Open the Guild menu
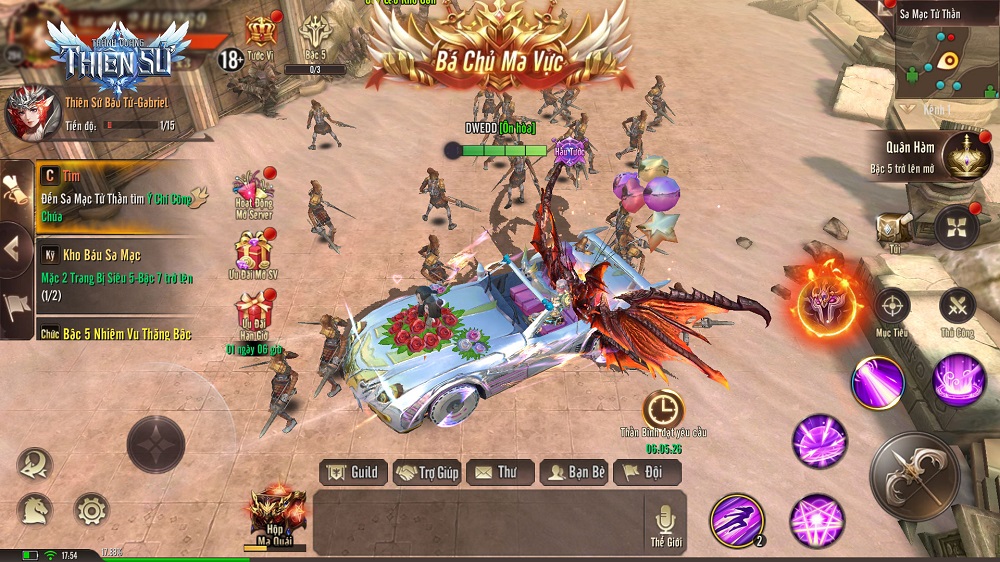 click(353, 472)
